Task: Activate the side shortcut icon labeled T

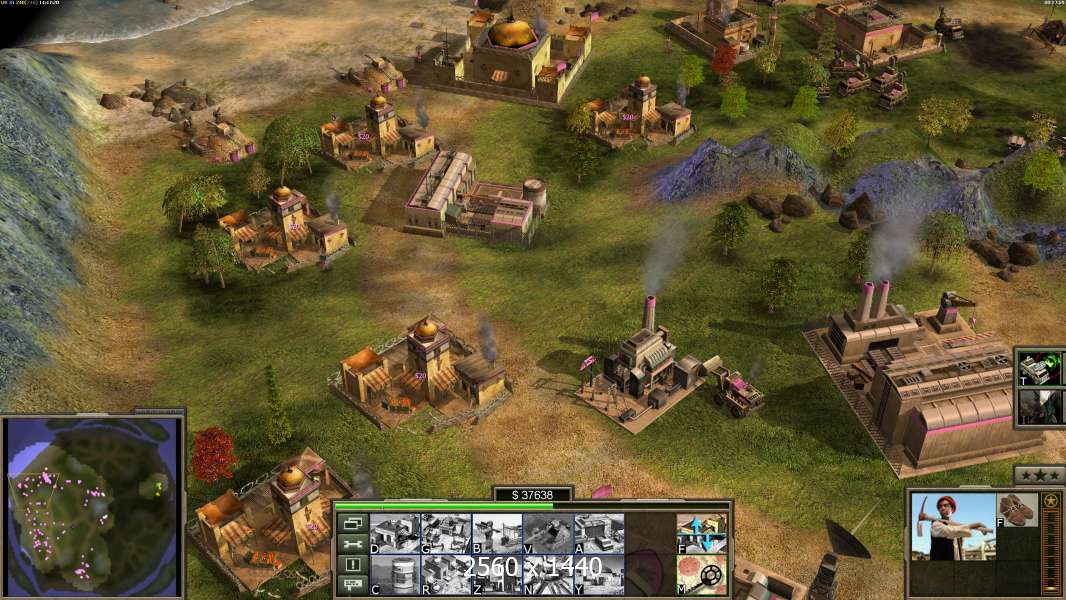Action: coord(1040,368)
